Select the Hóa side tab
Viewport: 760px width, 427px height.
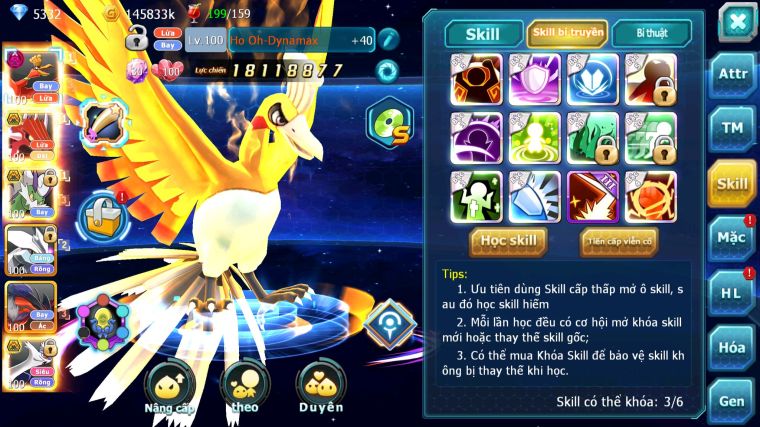coord(732,347)
